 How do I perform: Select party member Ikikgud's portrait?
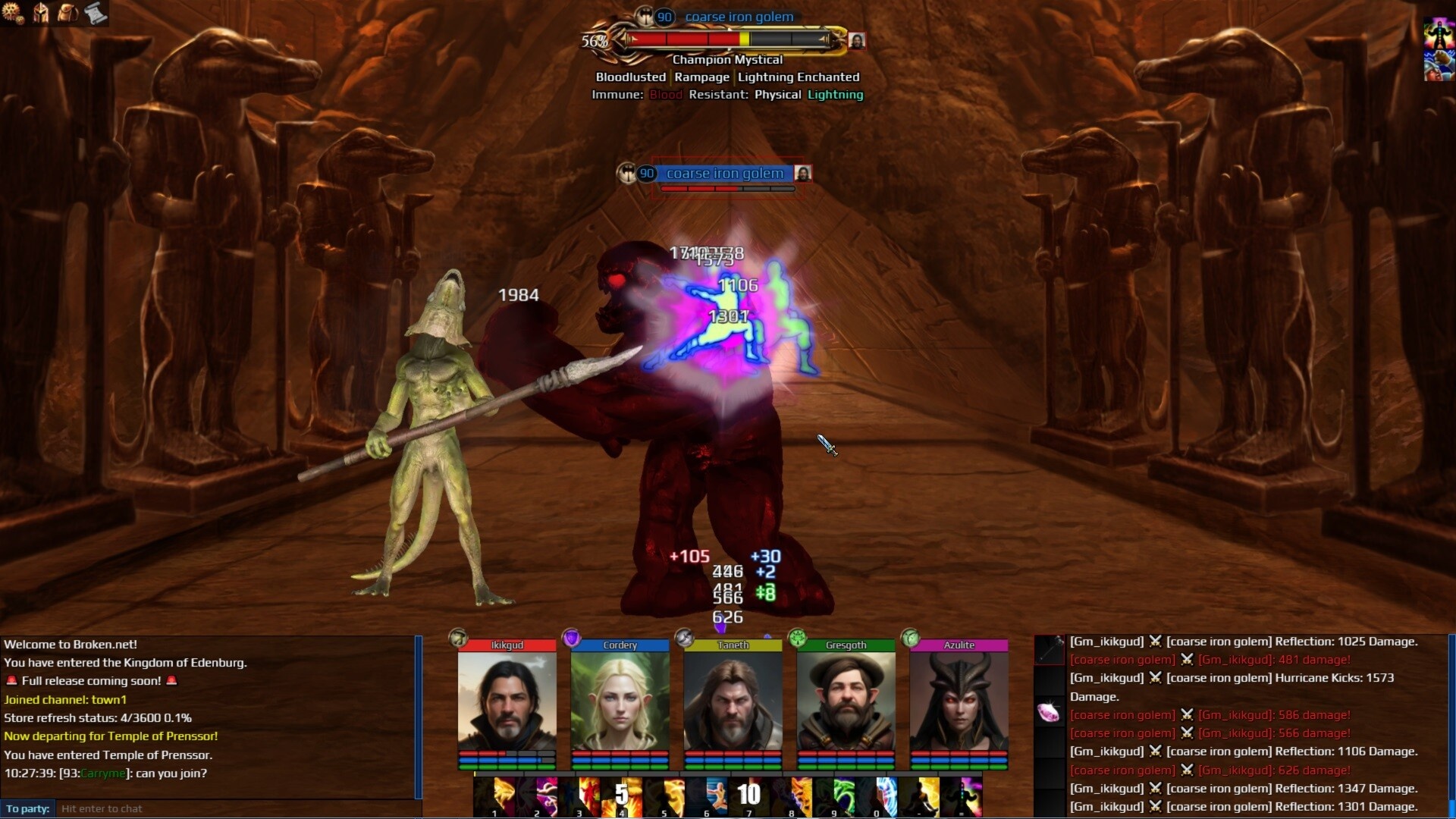click(507, 701)
